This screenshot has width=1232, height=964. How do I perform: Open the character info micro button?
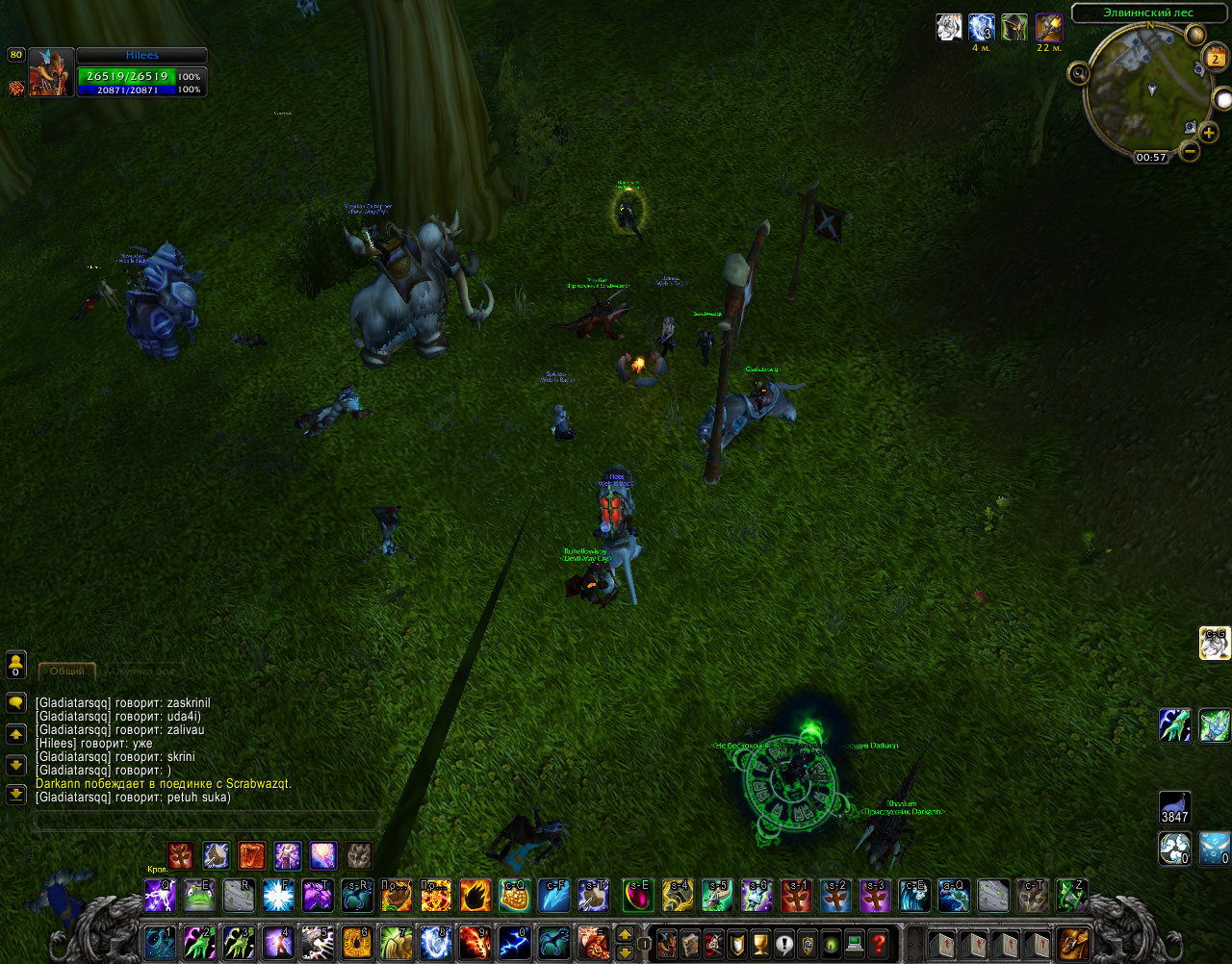pyautogui.click(x=666, y=943)
